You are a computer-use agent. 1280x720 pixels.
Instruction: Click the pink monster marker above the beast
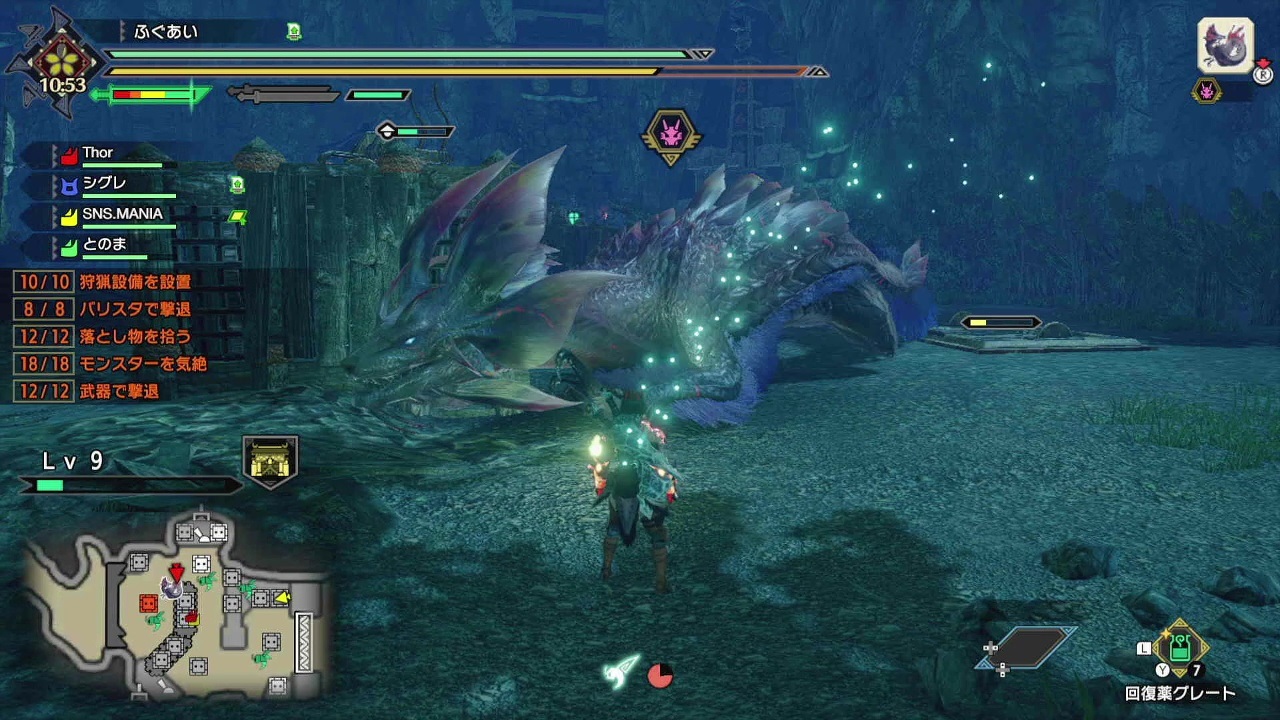click(x=671, y=132)
